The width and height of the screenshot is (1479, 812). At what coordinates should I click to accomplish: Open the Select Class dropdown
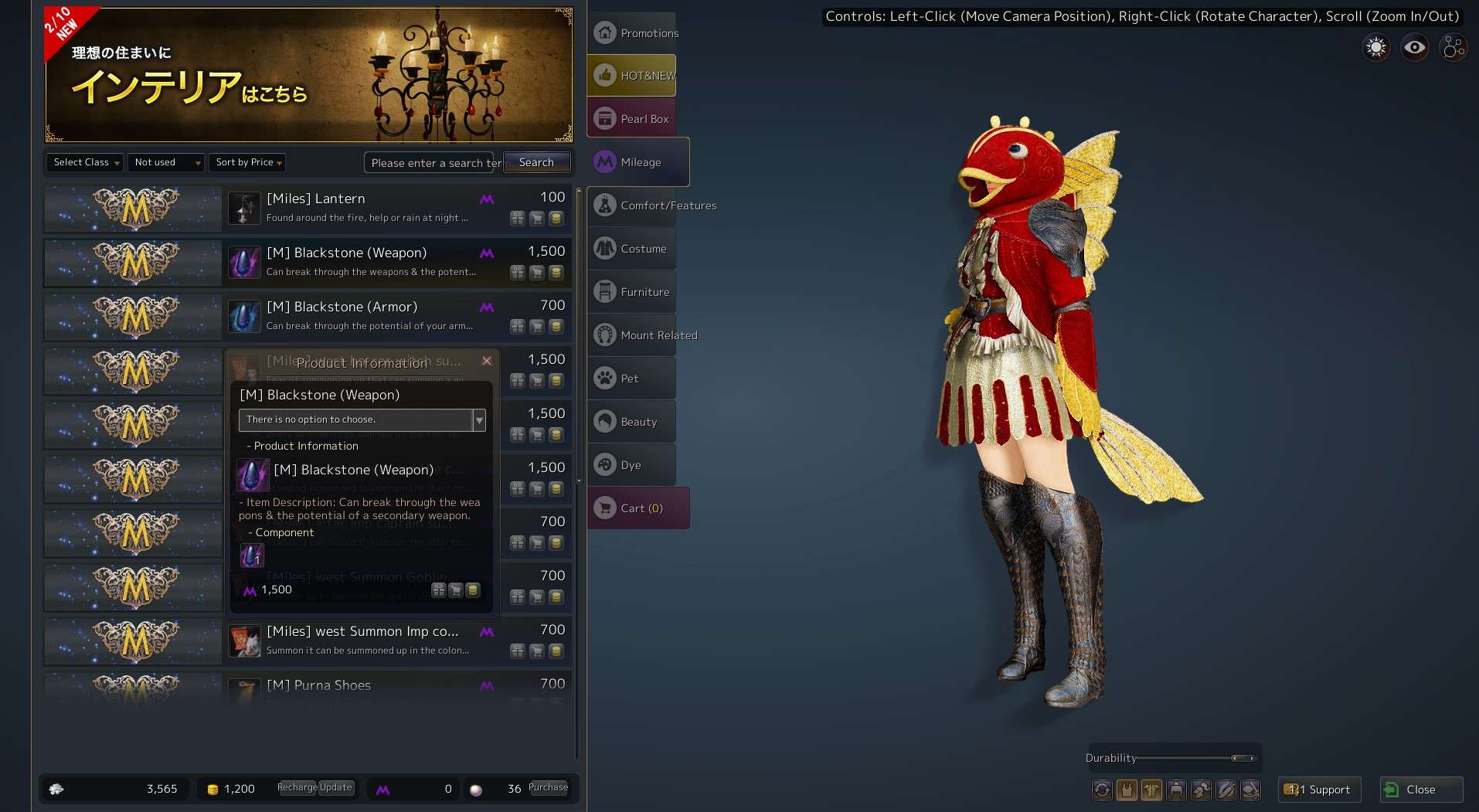point(86,162)
